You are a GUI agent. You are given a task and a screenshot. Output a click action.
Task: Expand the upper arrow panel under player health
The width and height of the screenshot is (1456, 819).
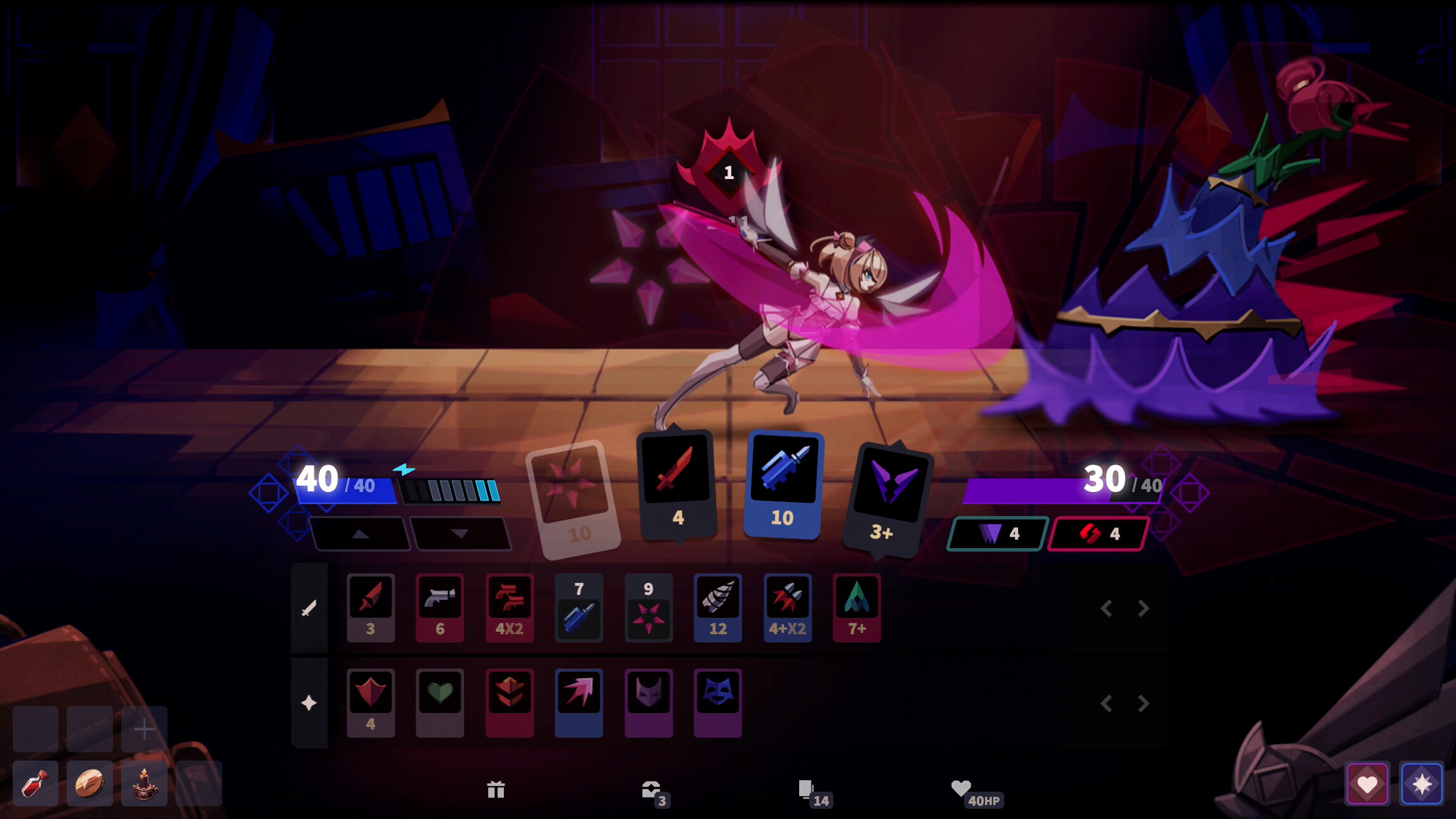360,533
